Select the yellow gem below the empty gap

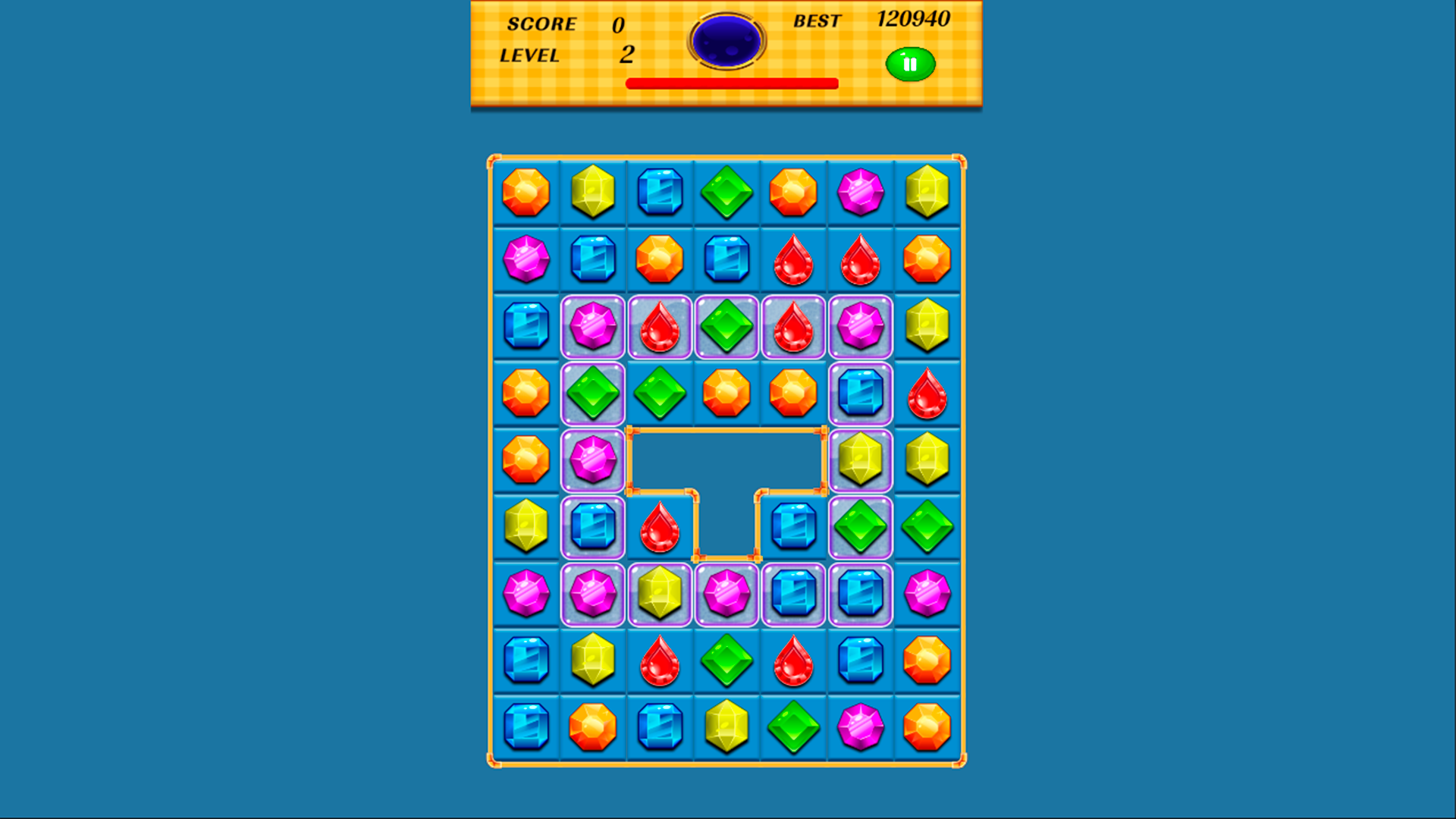click(661, 593)
